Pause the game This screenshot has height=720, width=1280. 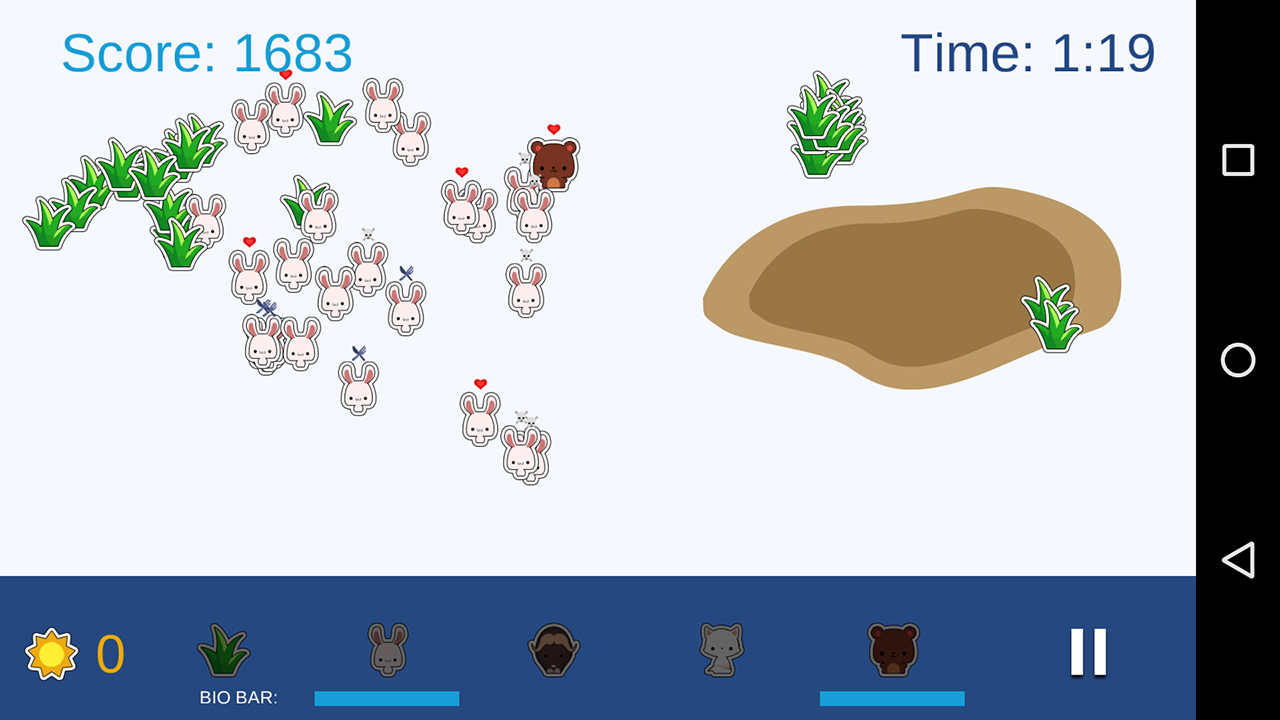click(1088, 652)
